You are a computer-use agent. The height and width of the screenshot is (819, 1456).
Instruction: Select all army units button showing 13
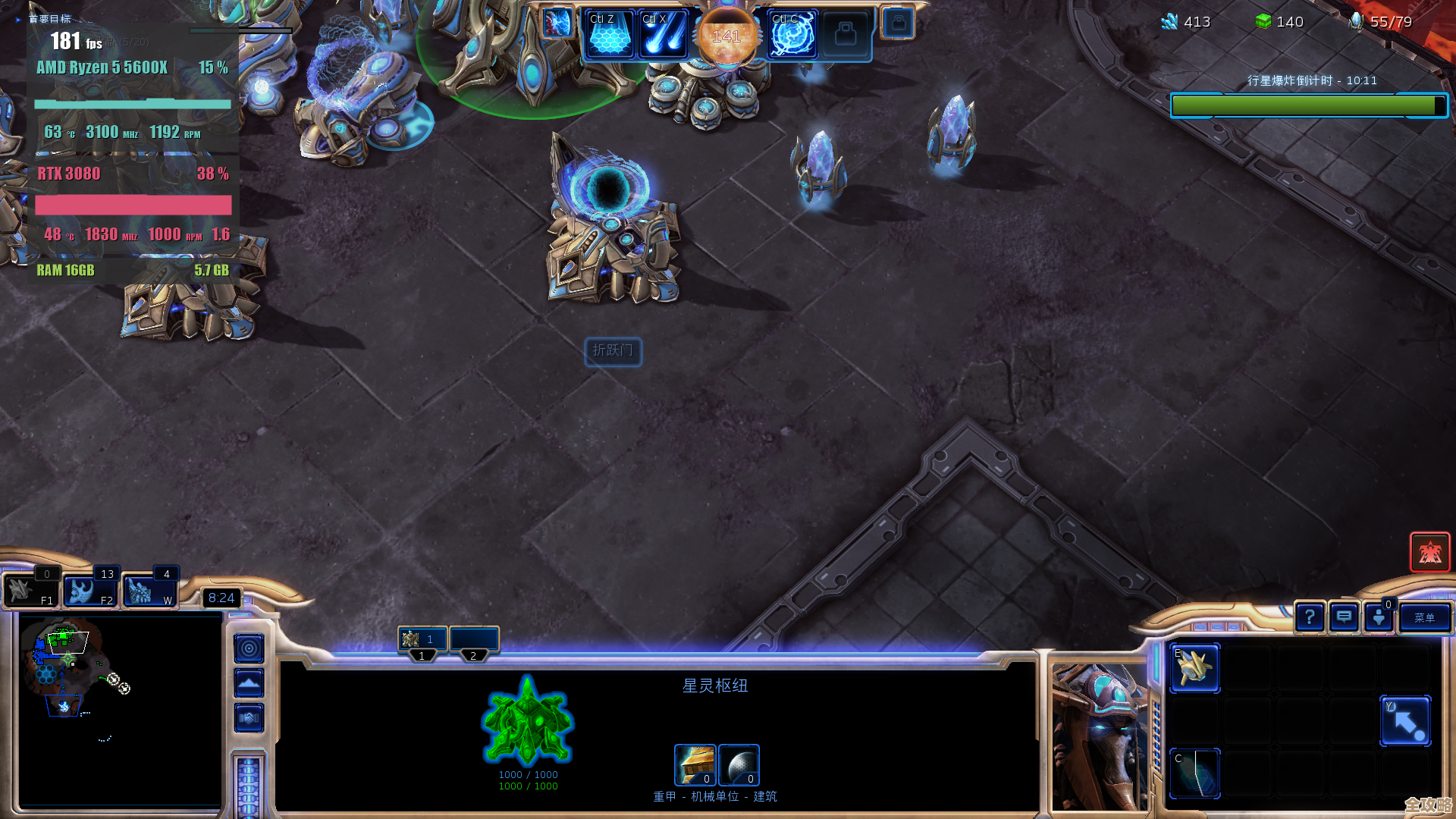[89, 591]
